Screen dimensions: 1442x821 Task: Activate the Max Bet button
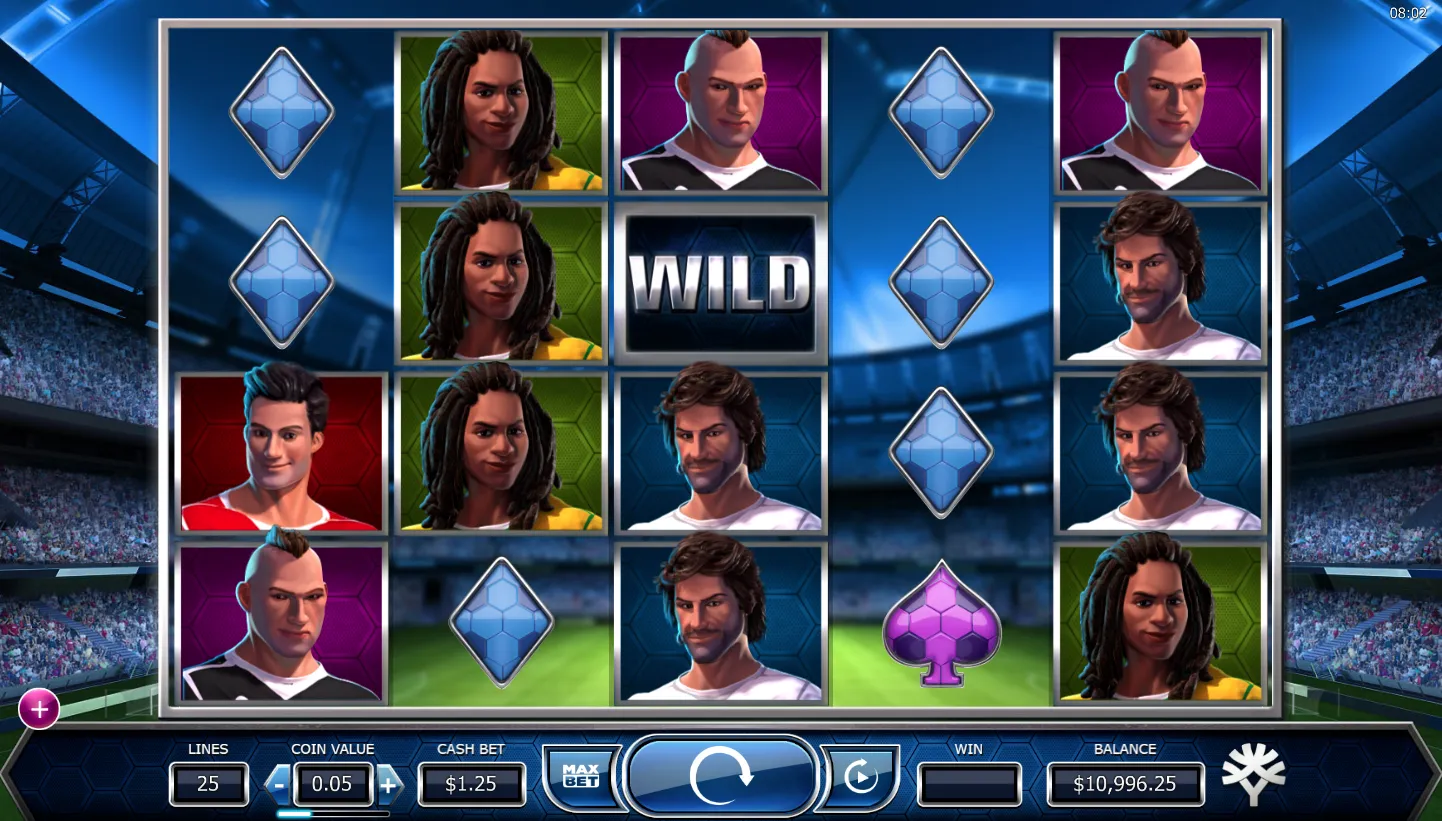[580, 776]
